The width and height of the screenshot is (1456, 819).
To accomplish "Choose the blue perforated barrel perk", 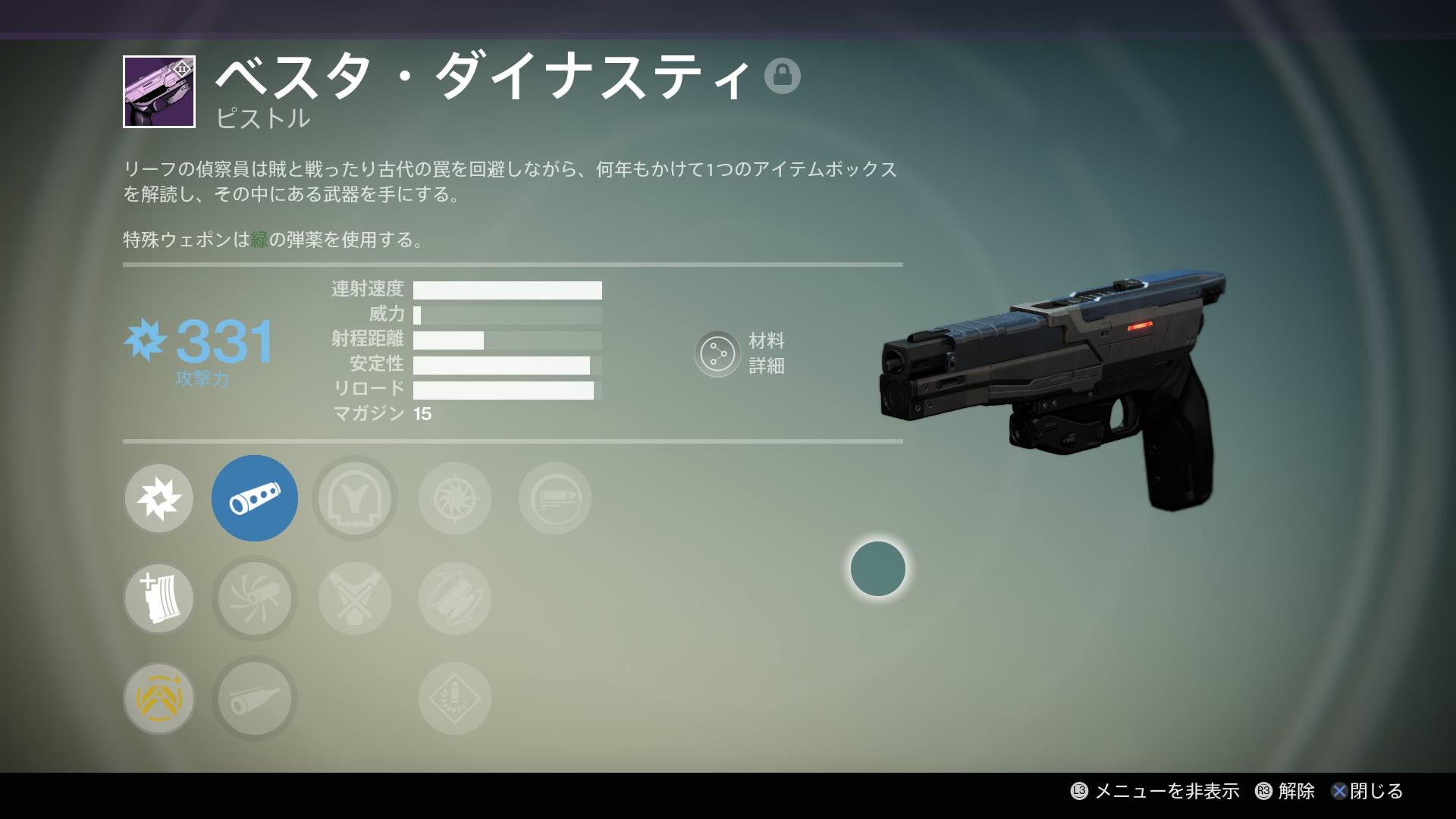I will [x=255, y=498].
